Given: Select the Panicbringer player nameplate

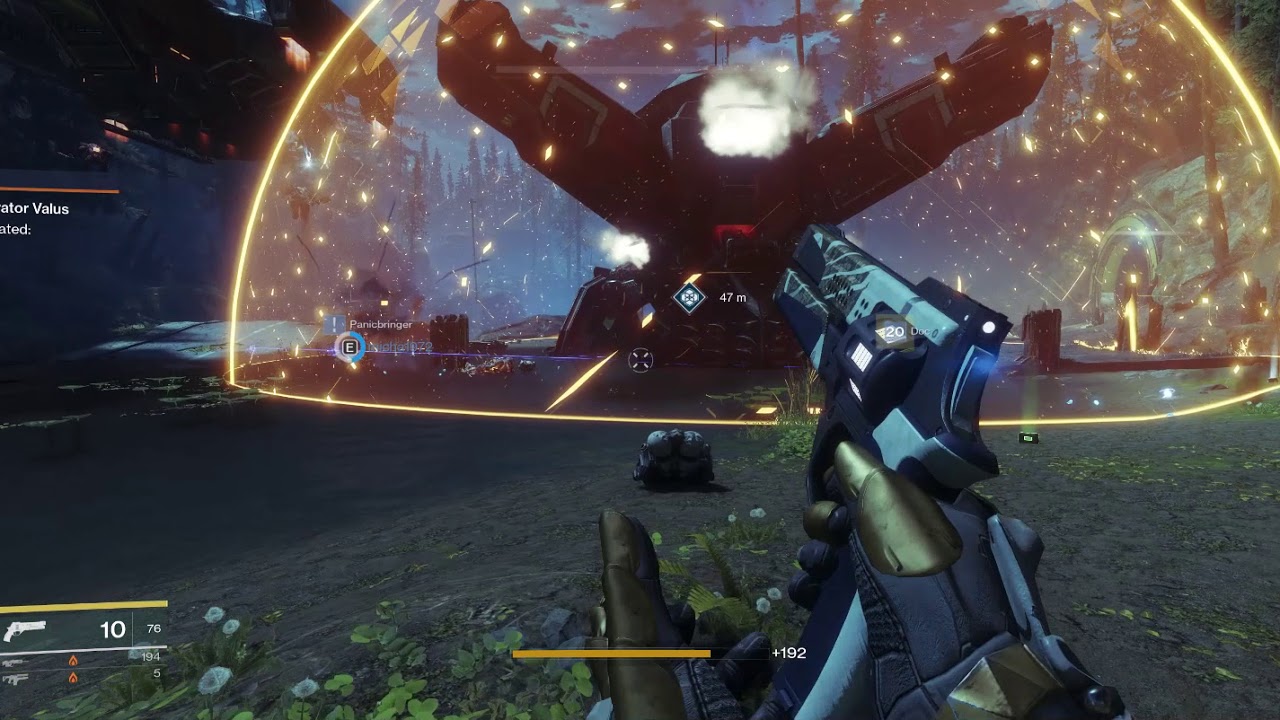Looking at the screenshot, I should pyautogui.click(x=380, y=324).
